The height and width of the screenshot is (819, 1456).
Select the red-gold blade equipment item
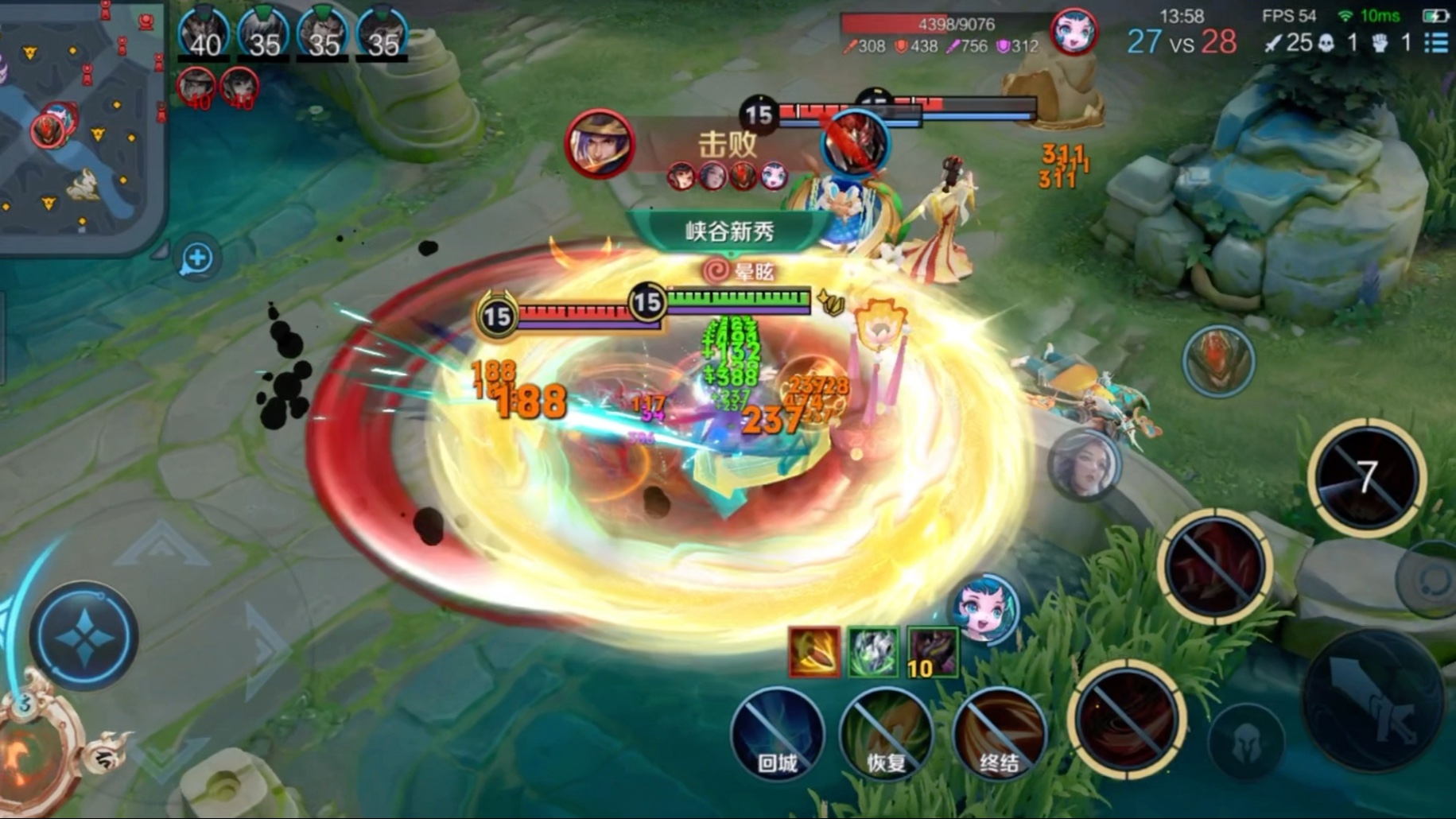coord(813,652)
